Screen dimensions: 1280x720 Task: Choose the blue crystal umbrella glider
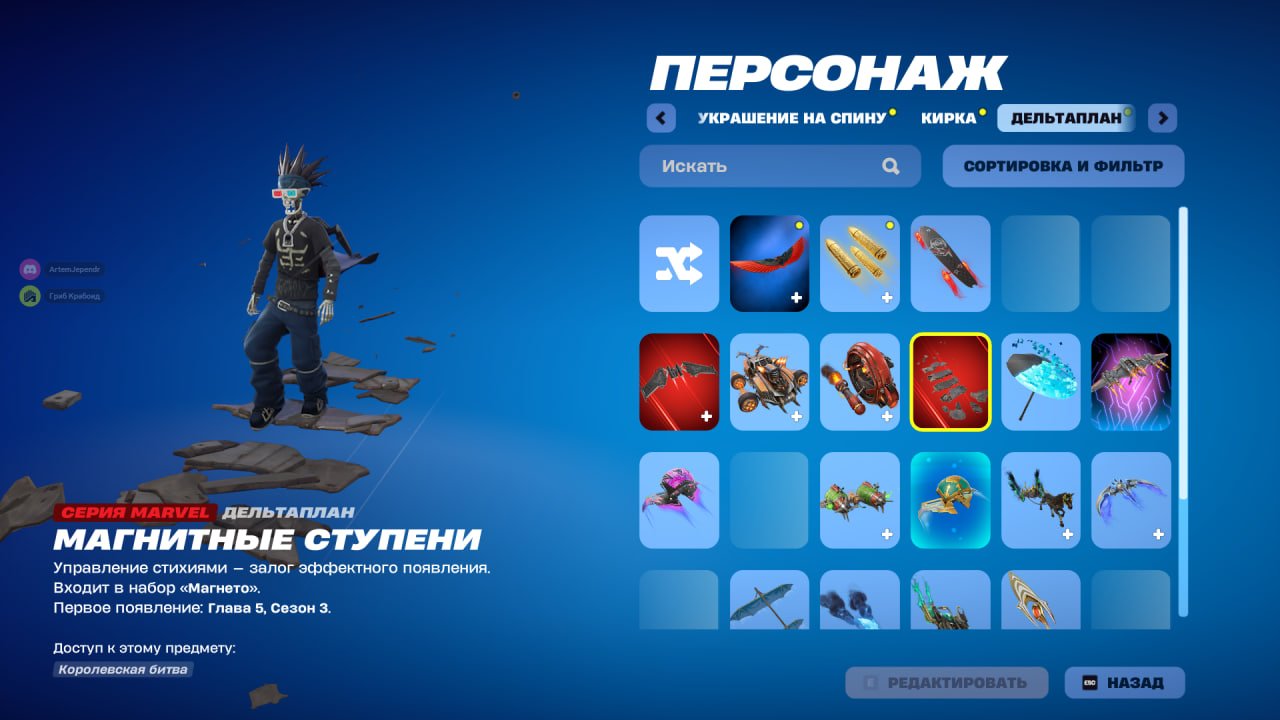click(1040, 381)
